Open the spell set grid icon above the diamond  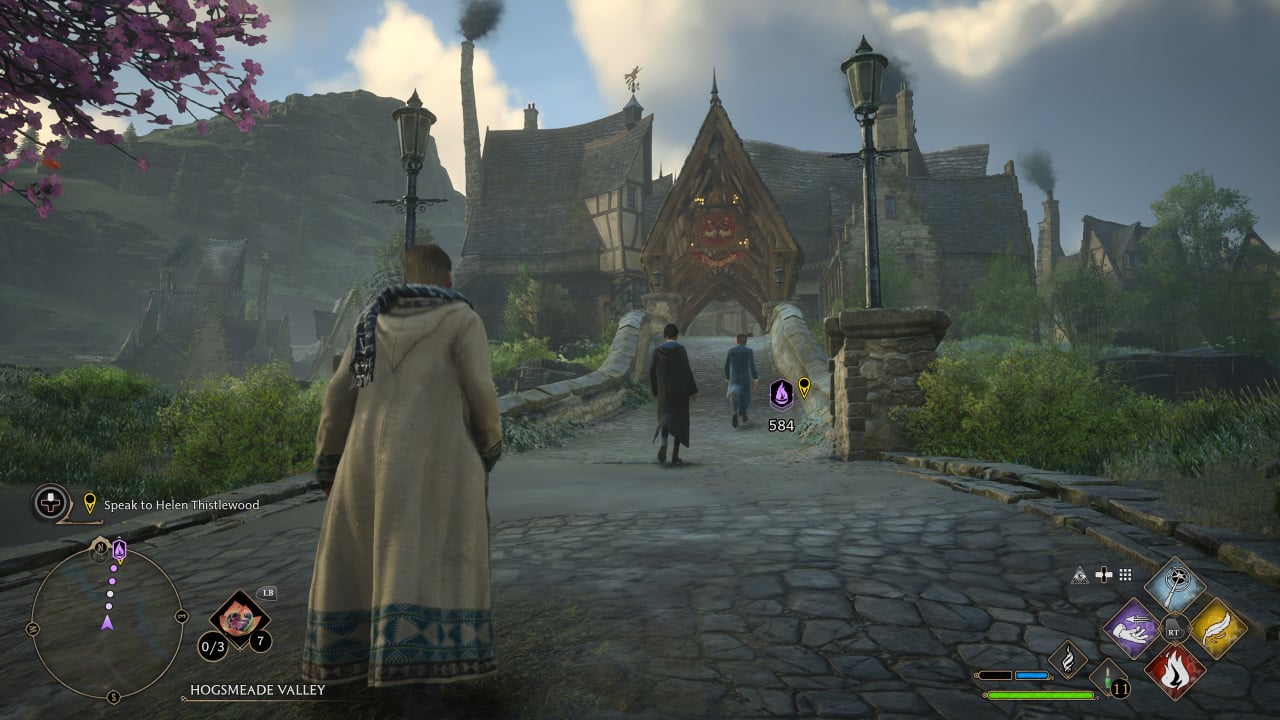[1124, 575]
